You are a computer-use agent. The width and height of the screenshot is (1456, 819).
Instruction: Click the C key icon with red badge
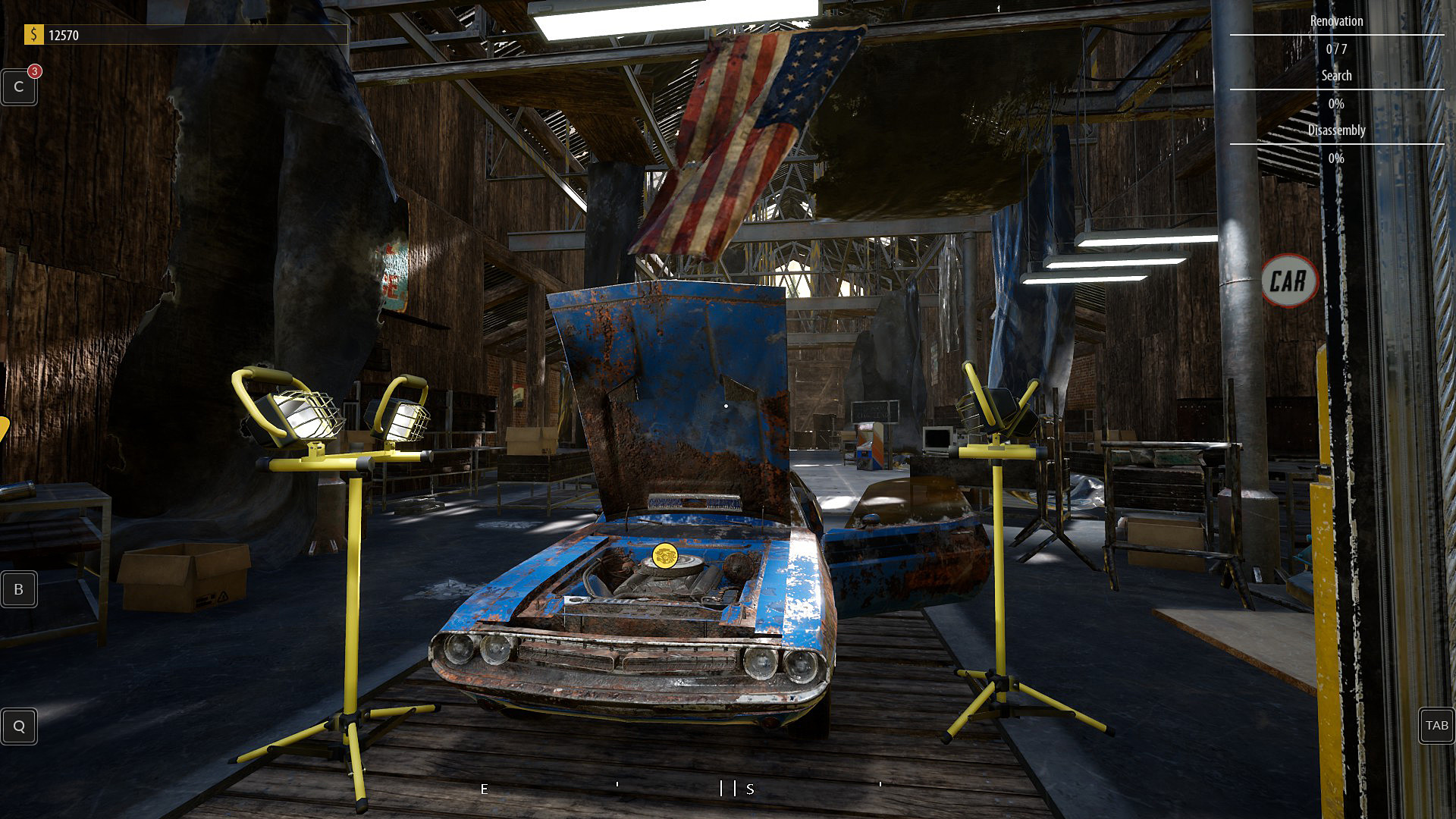point(19,86)
